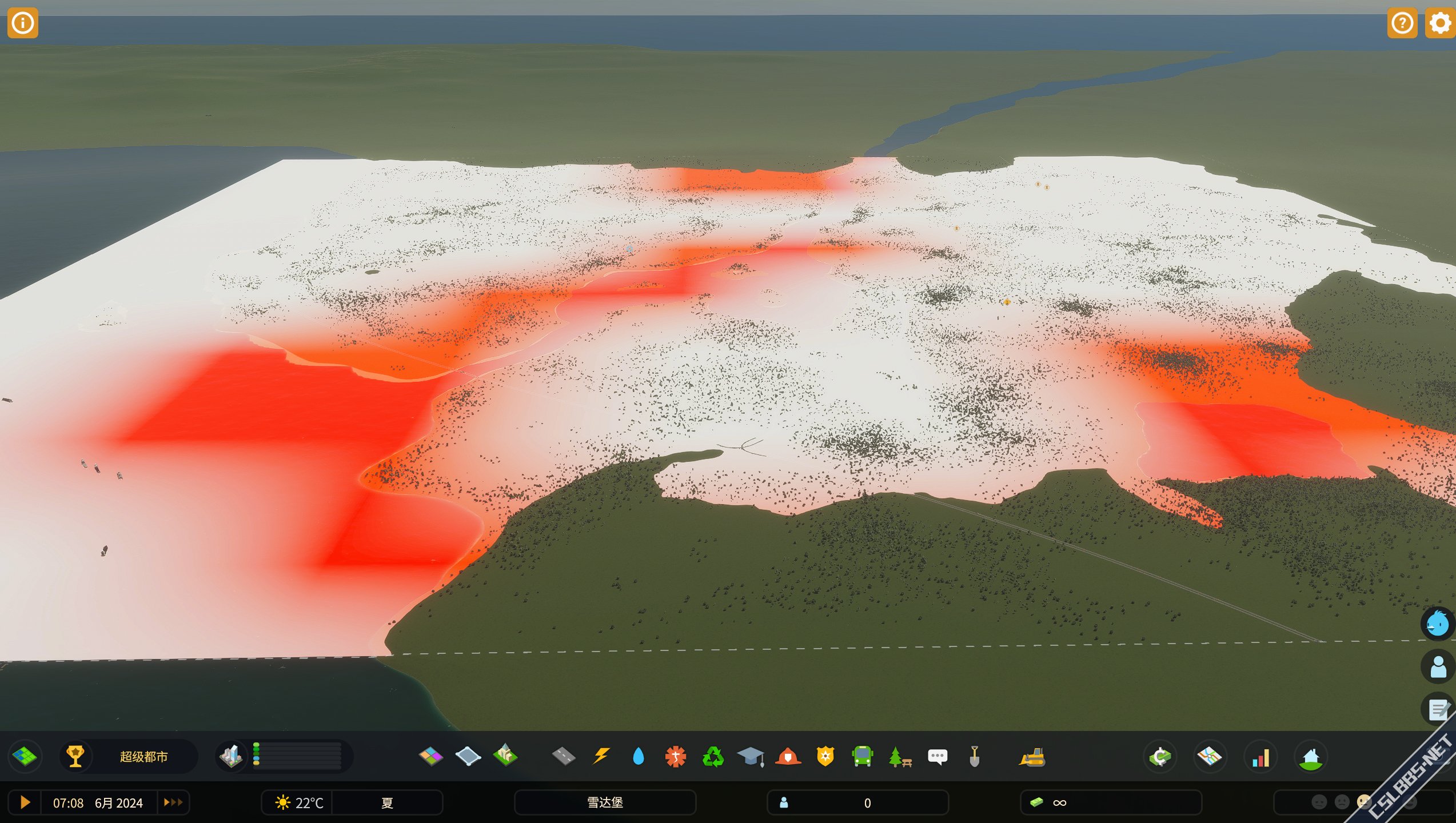Open the Water droplet menu

pos(638,757)
